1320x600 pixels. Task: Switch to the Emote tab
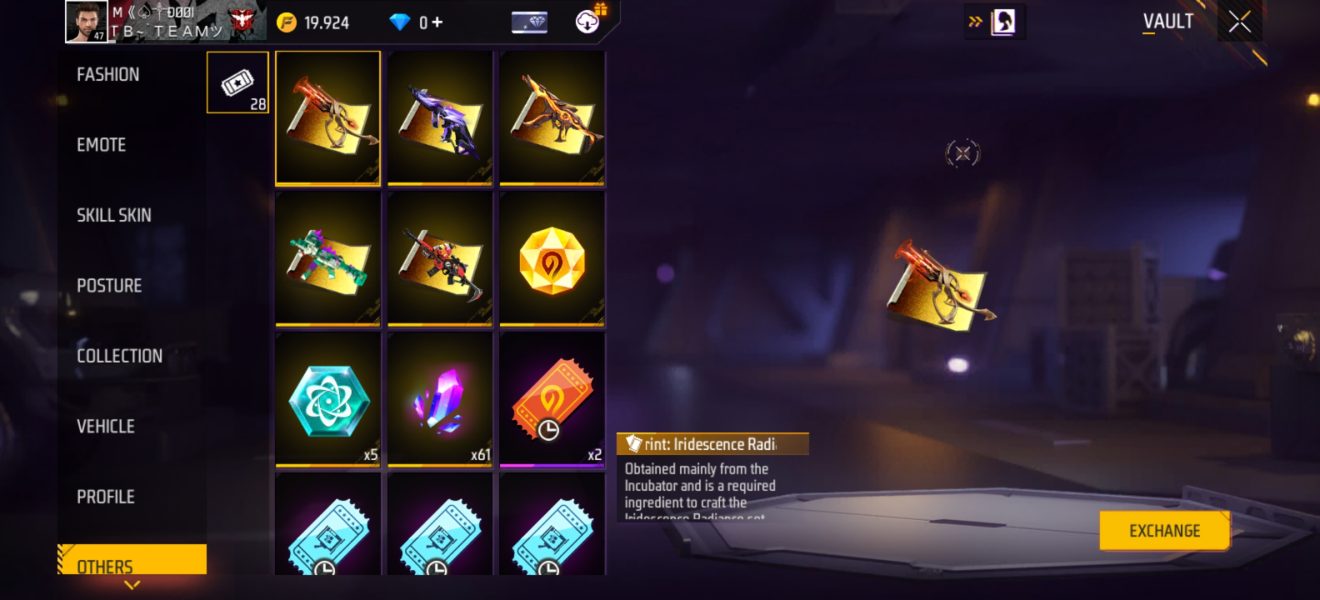101,145
